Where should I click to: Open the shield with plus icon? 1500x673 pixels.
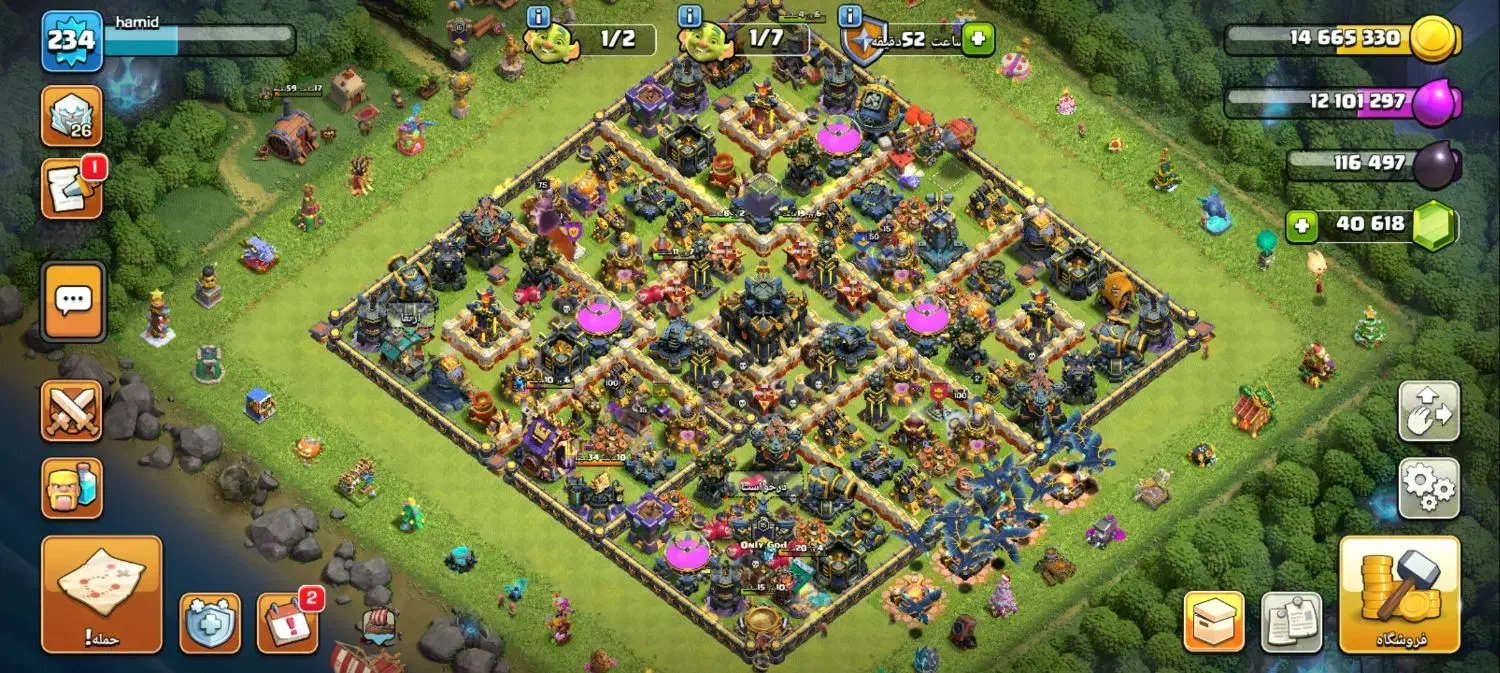tap(210, 623)
